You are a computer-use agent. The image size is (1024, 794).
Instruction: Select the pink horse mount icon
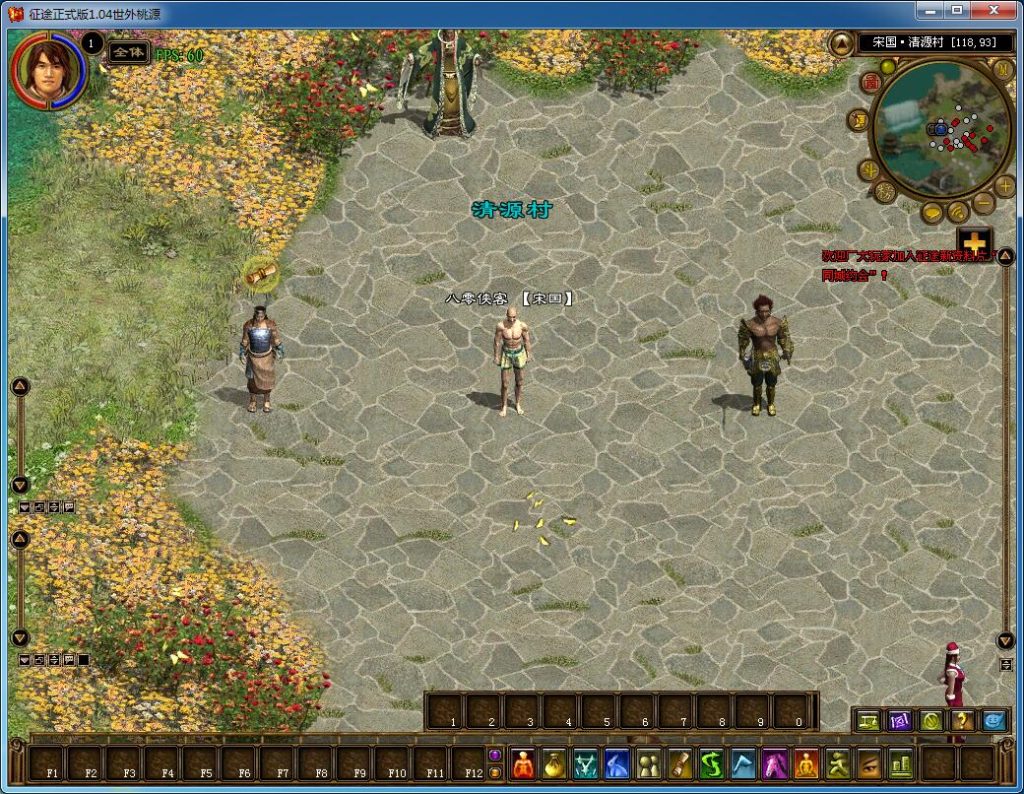point(775,764)
